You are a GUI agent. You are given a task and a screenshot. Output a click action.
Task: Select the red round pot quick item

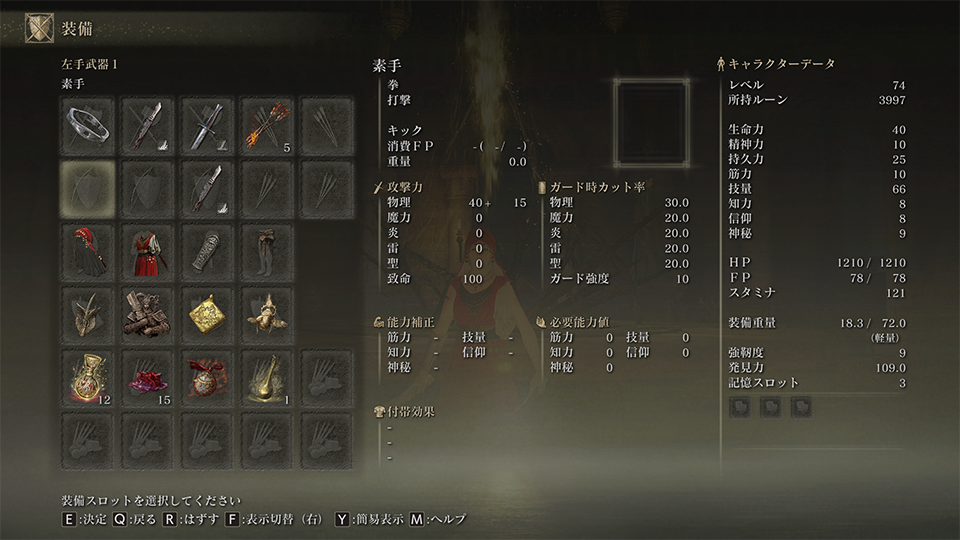(x=207, y=377)
